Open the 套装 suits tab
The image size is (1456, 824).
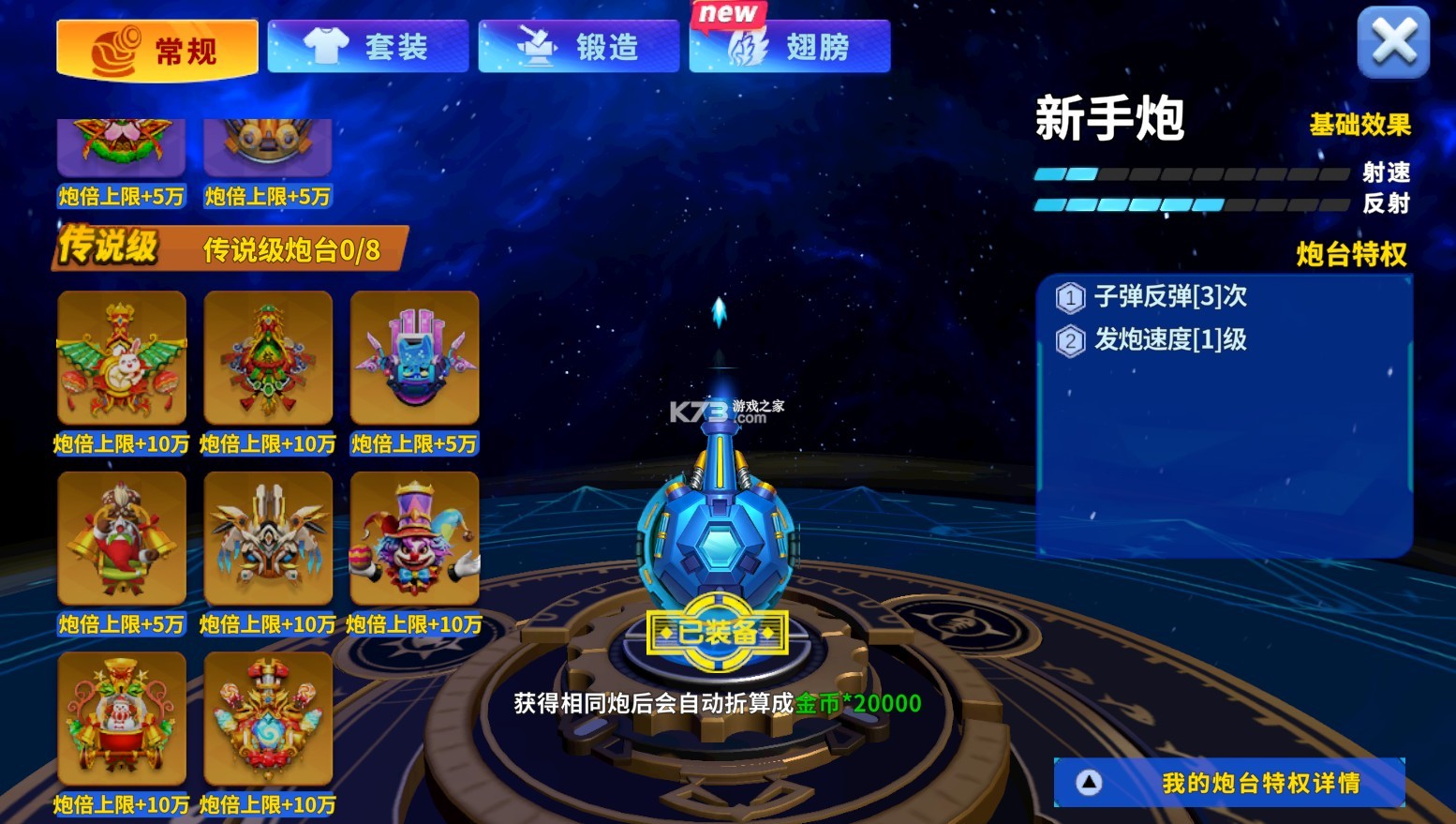coord(367,45)
